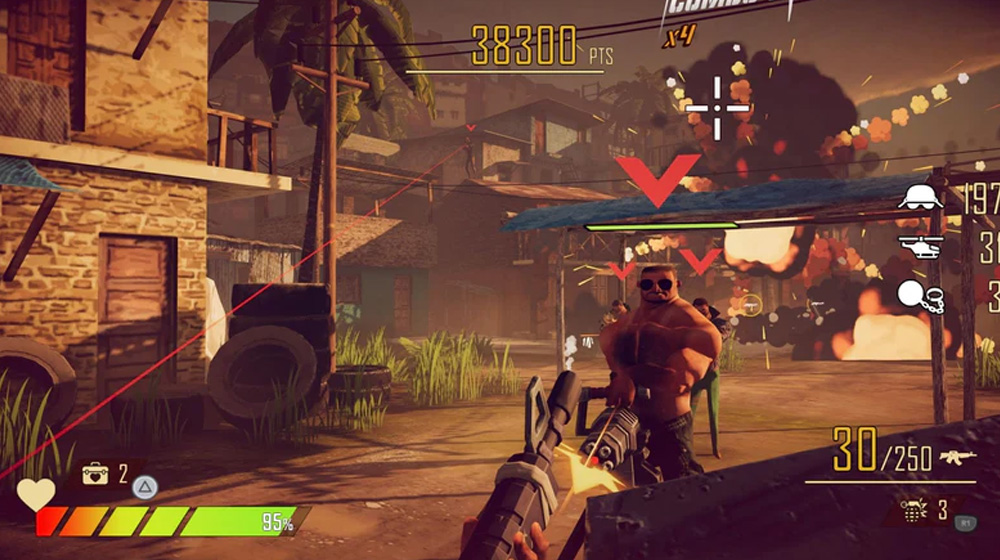Select the grenade icon

click(913, 511)
